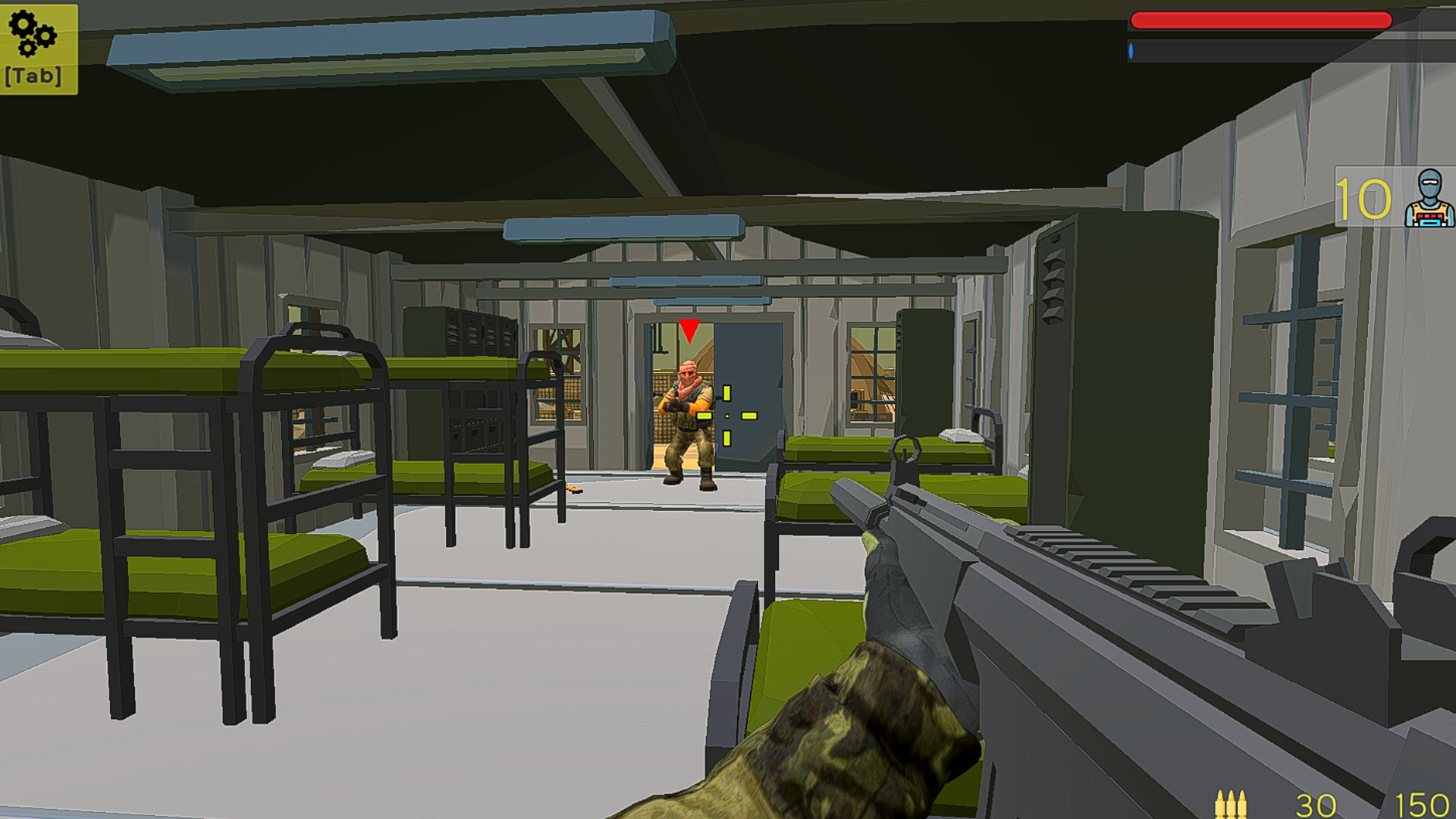Viewport: 1456px width, 819px height.
Task: Click the gears symbol inside the Tab box
Action: coord(32,34)
